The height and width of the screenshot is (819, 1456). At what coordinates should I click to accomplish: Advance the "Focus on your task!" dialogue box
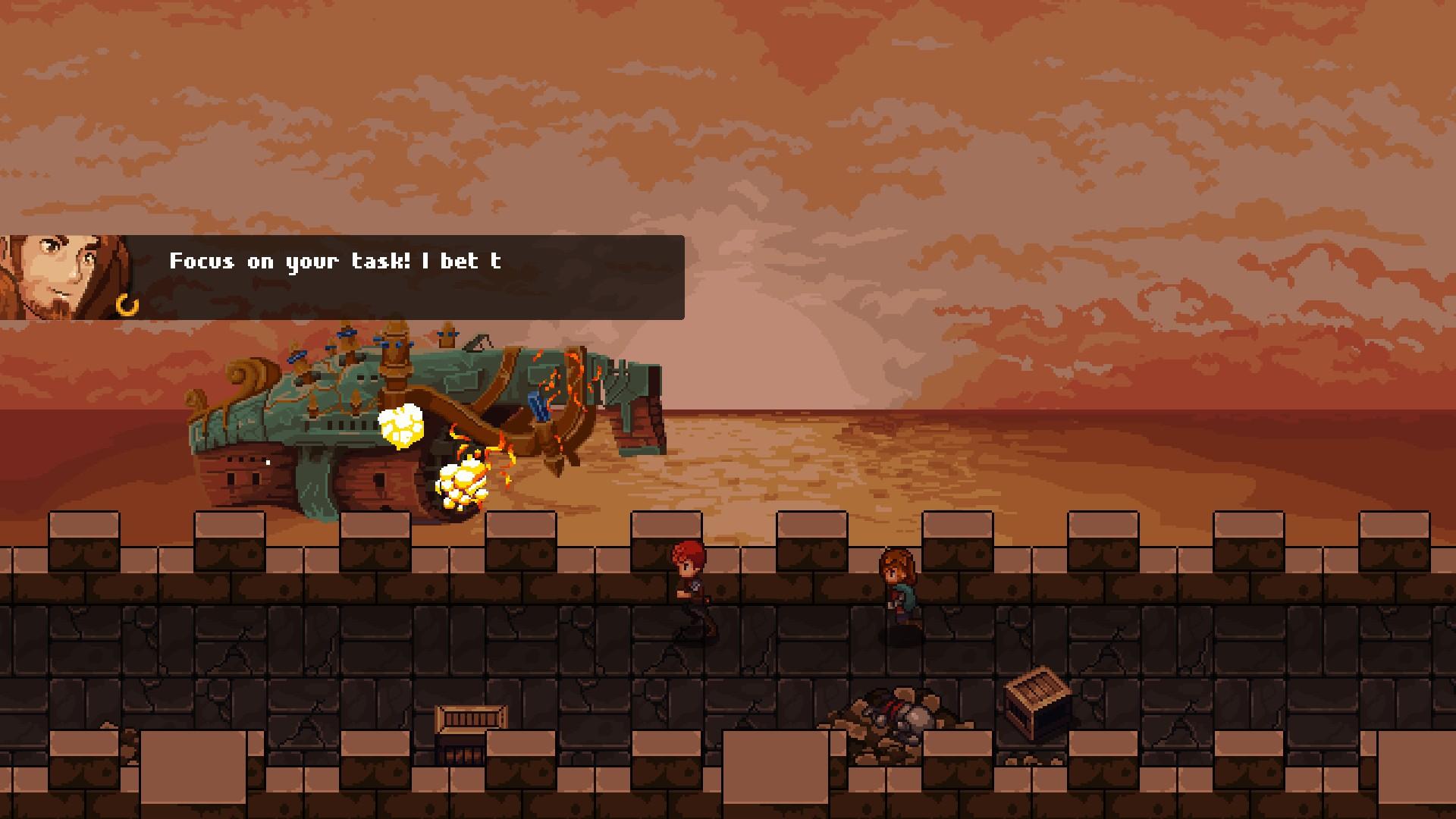(x=409, y=278)
